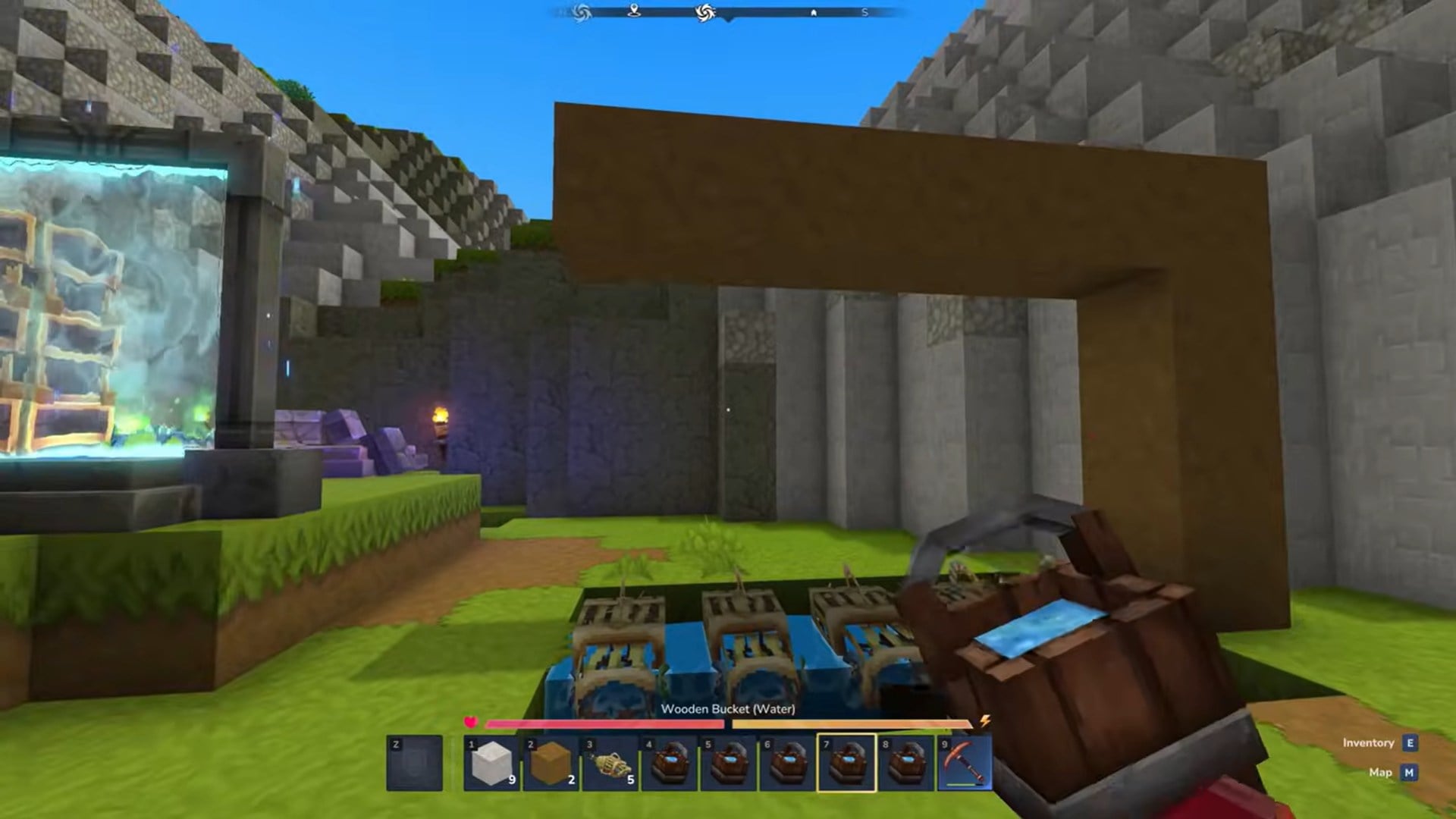Click the left portal swirl icon on the compass
The height and width of the screenshot is (819, 1456).
click(581, 11)
